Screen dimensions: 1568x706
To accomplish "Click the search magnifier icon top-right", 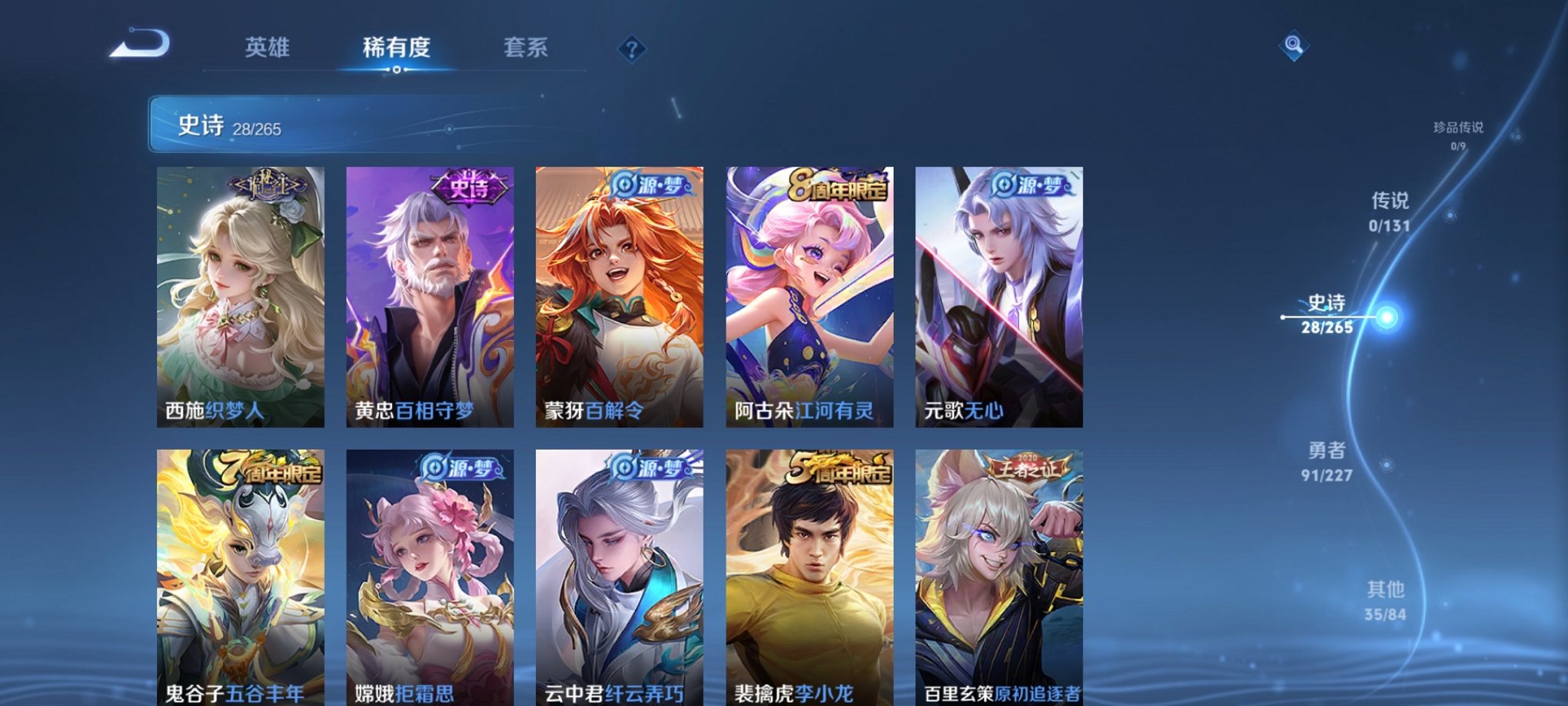I will tap(1294, 46).
